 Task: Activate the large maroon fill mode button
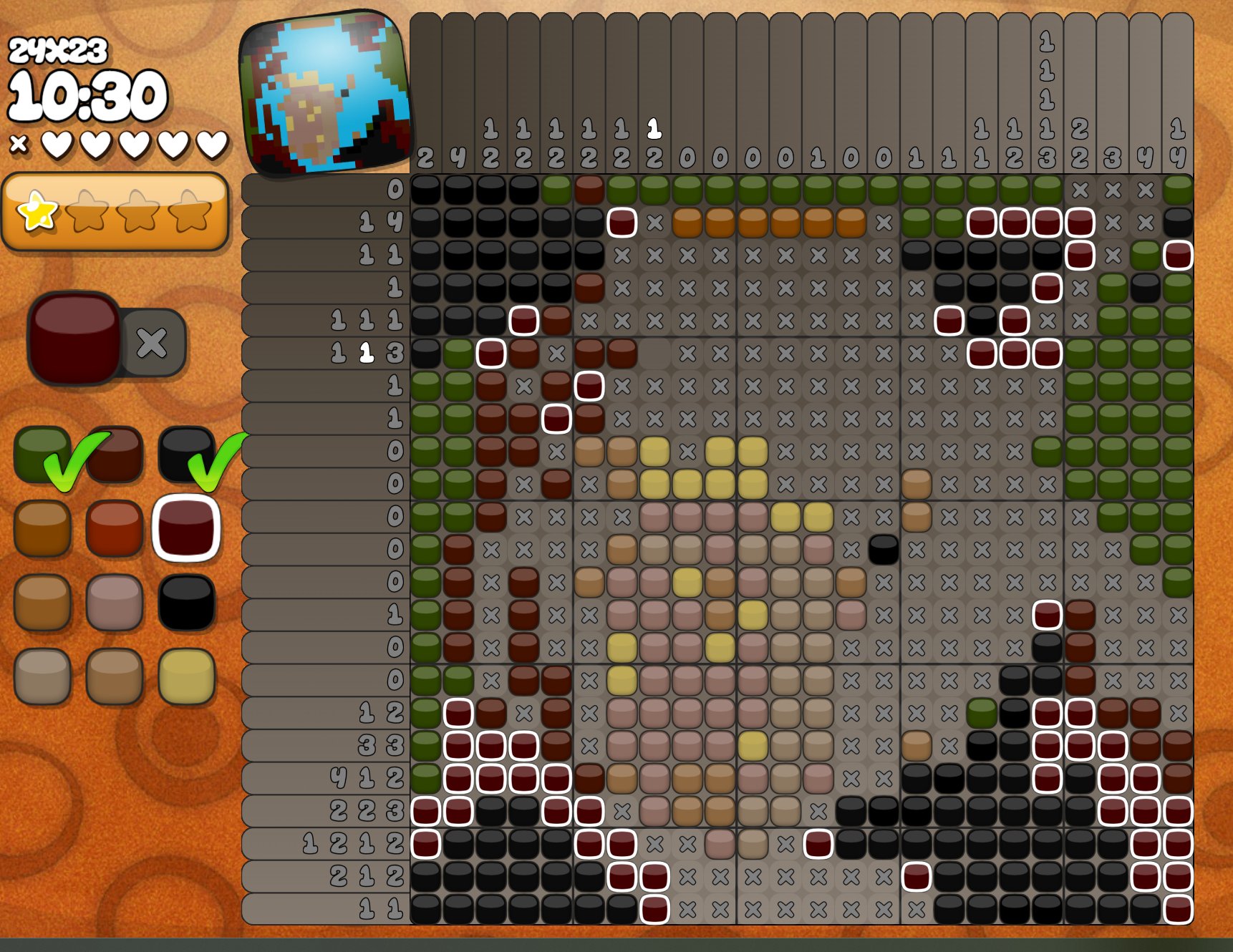pos(74,338)
